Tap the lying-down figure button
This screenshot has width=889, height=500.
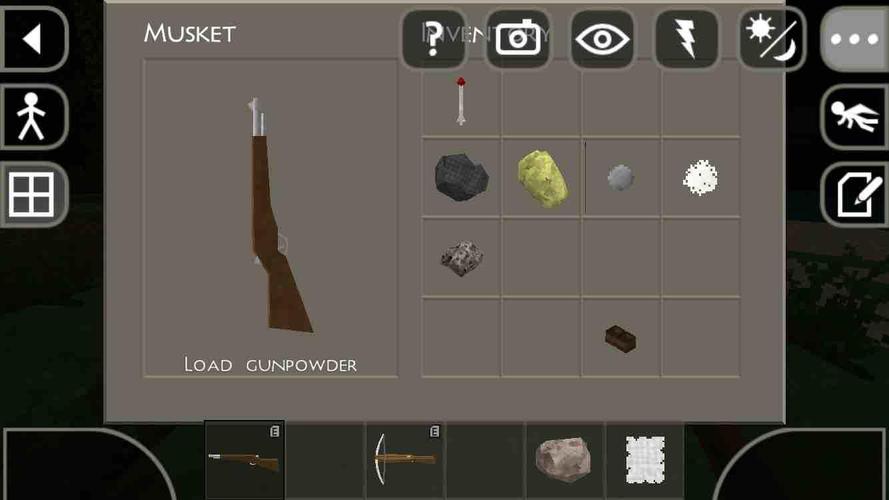click(854, 117)
